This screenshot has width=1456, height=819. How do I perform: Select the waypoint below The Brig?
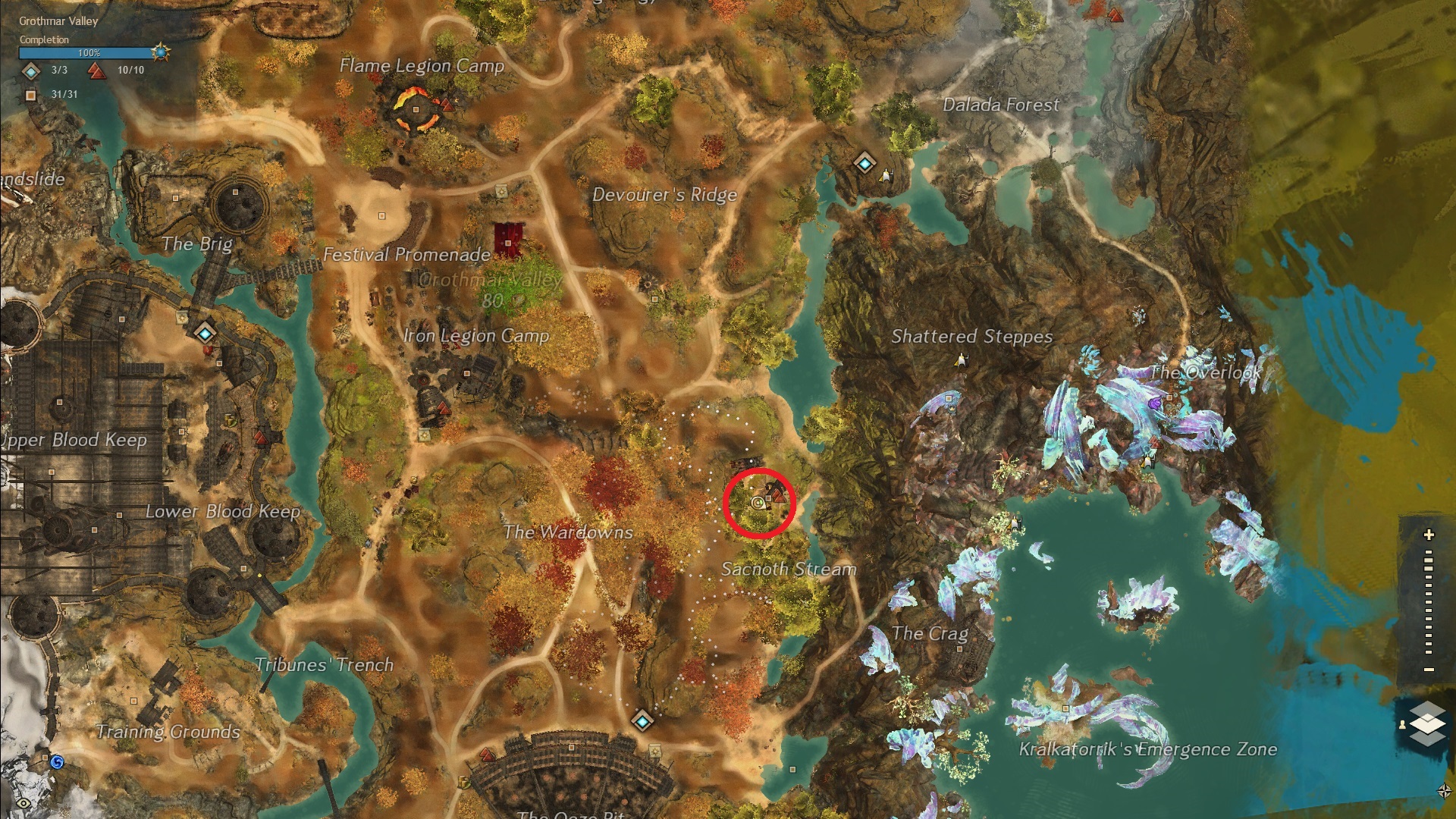click(205, 333)
